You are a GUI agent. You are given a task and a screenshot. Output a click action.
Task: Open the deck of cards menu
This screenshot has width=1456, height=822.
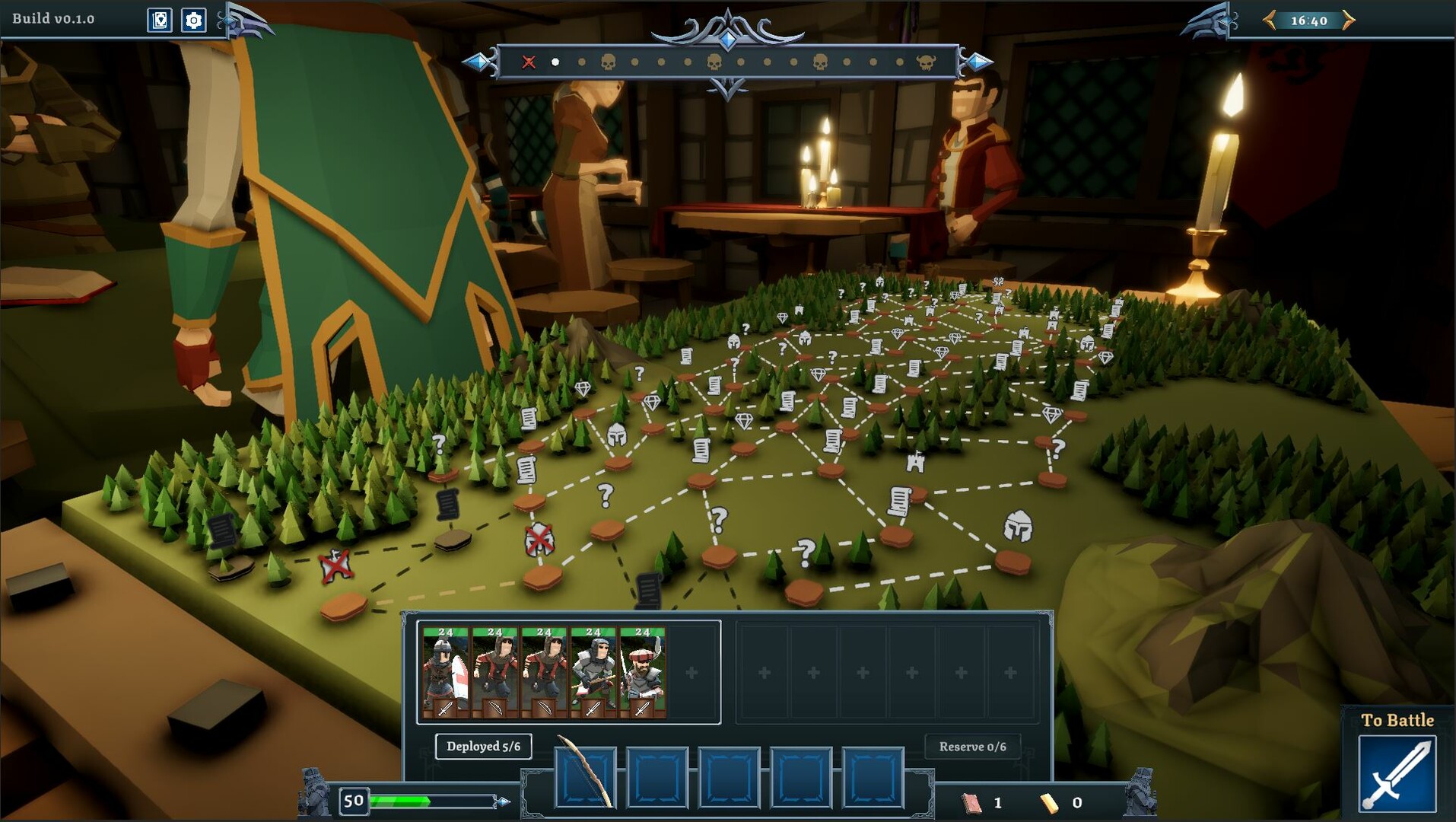(x=160, y=21)
